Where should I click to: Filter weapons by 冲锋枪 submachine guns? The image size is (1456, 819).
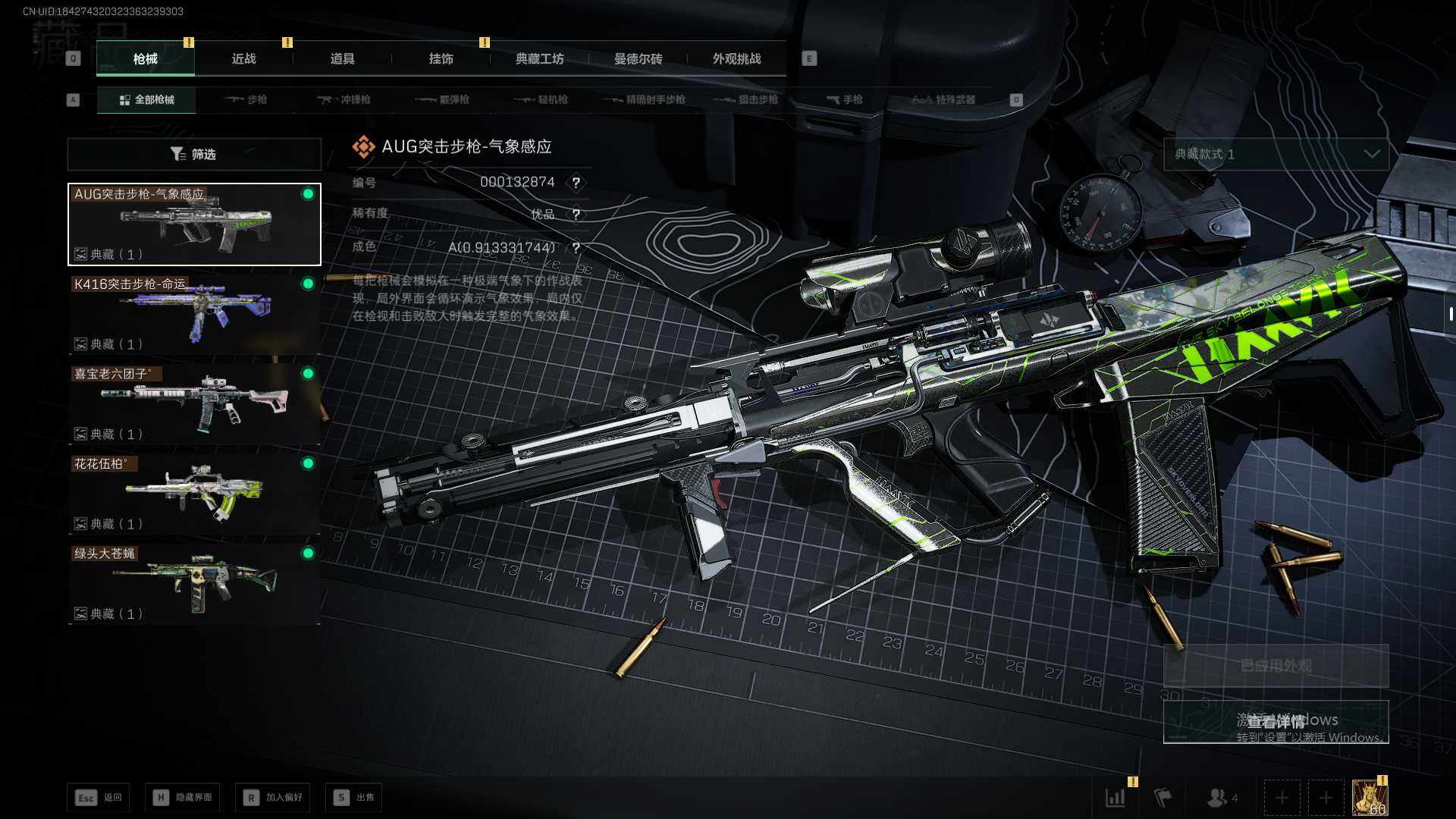344,100
